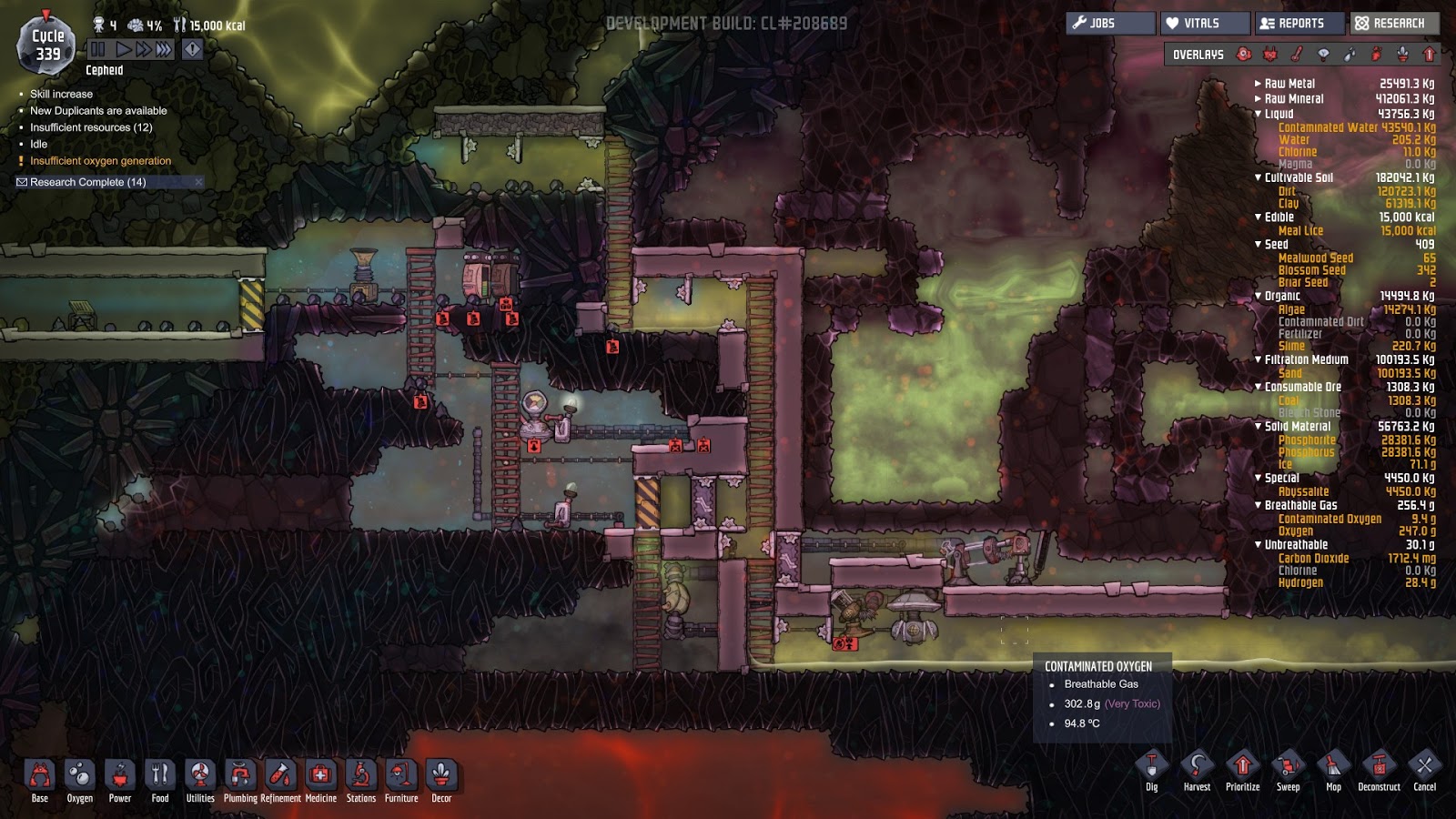Viewport: 1456px width, 819px height.
Task: Enable the temperature thermometer overlay
Action: pyautogui.click(x=1297, y=55)
